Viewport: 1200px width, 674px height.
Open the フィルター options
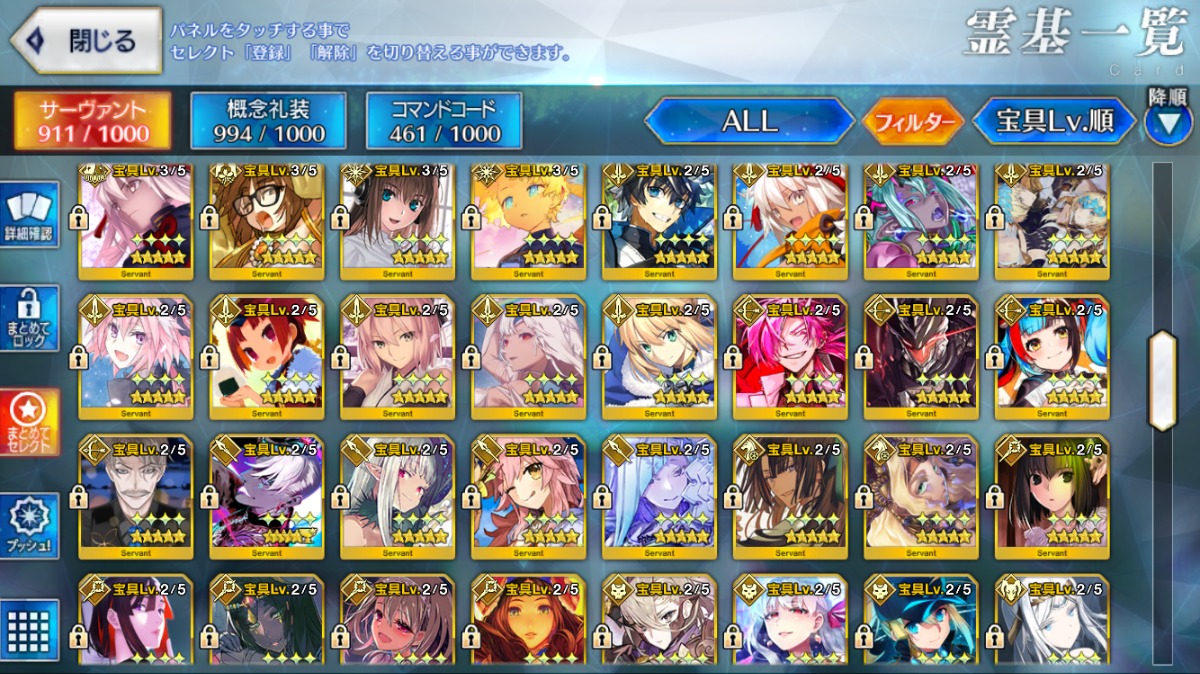pos(913,122)
